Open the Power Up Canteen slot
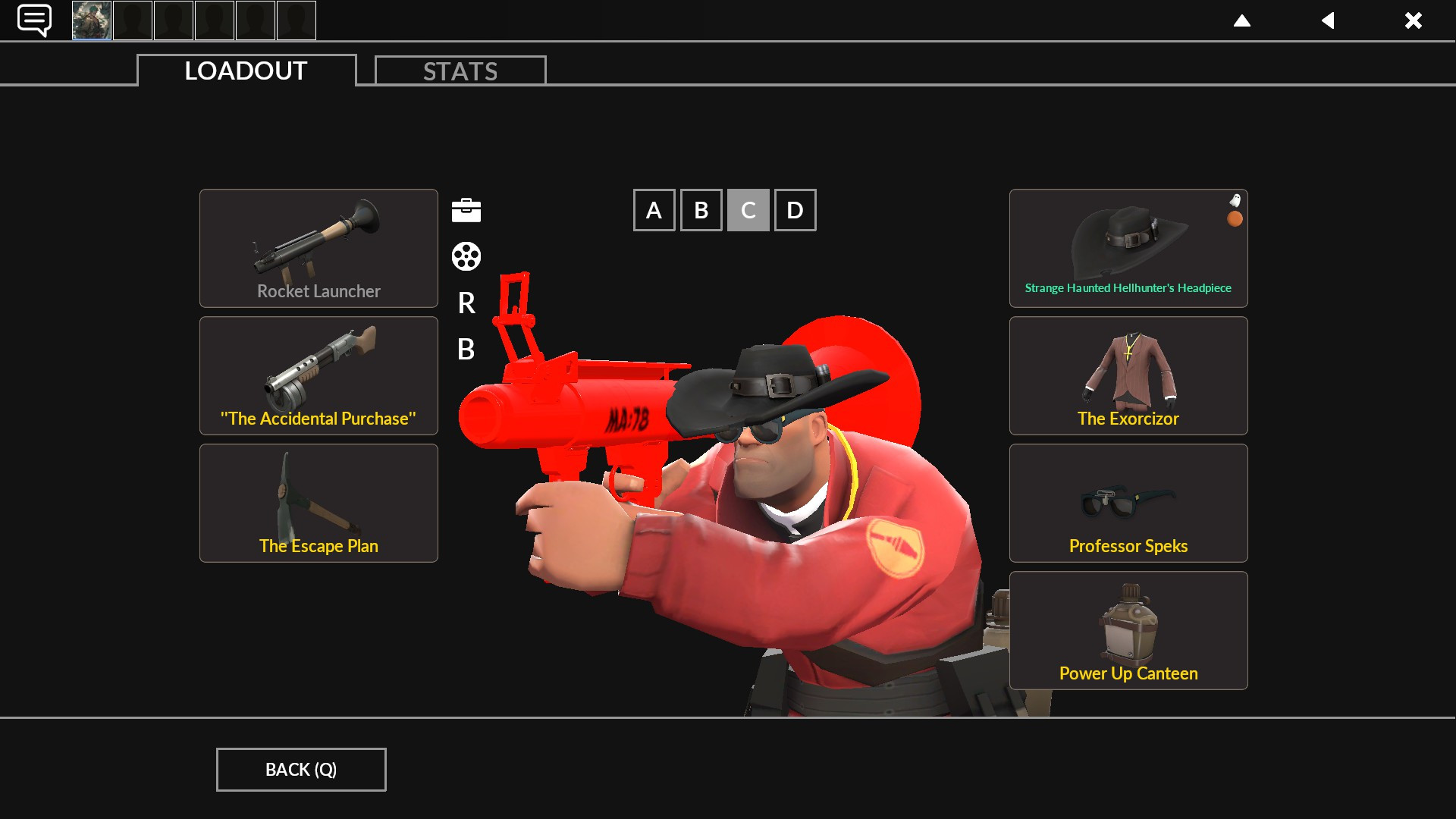1456x819 pixels. 1128,630
